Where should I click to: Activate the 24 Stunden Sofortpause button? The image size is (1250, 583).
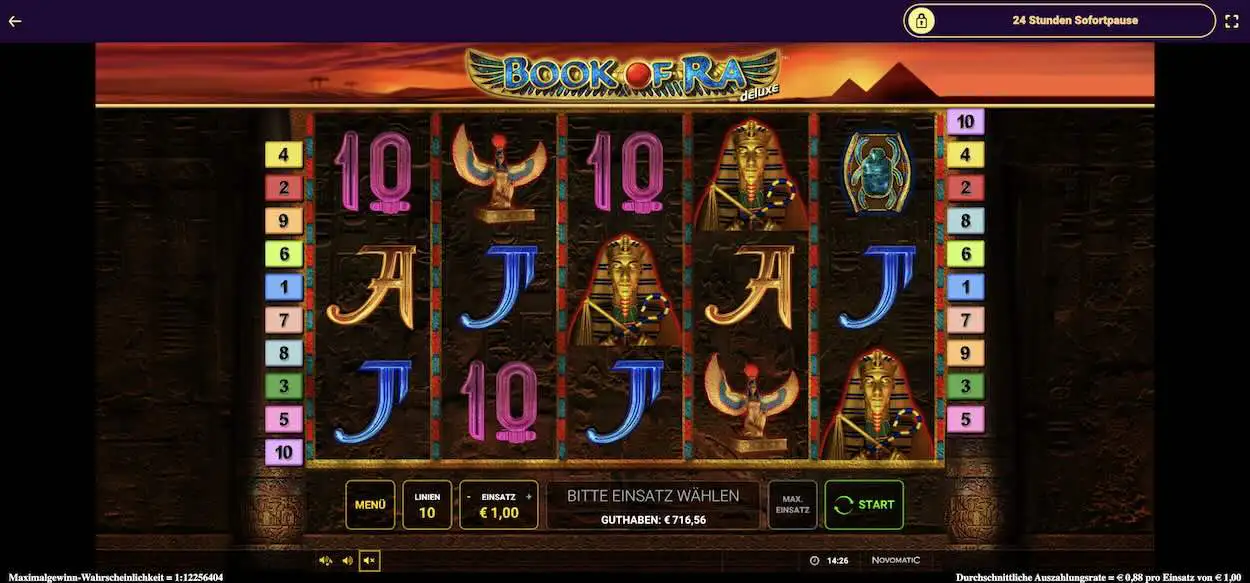tap(1060, 20)
